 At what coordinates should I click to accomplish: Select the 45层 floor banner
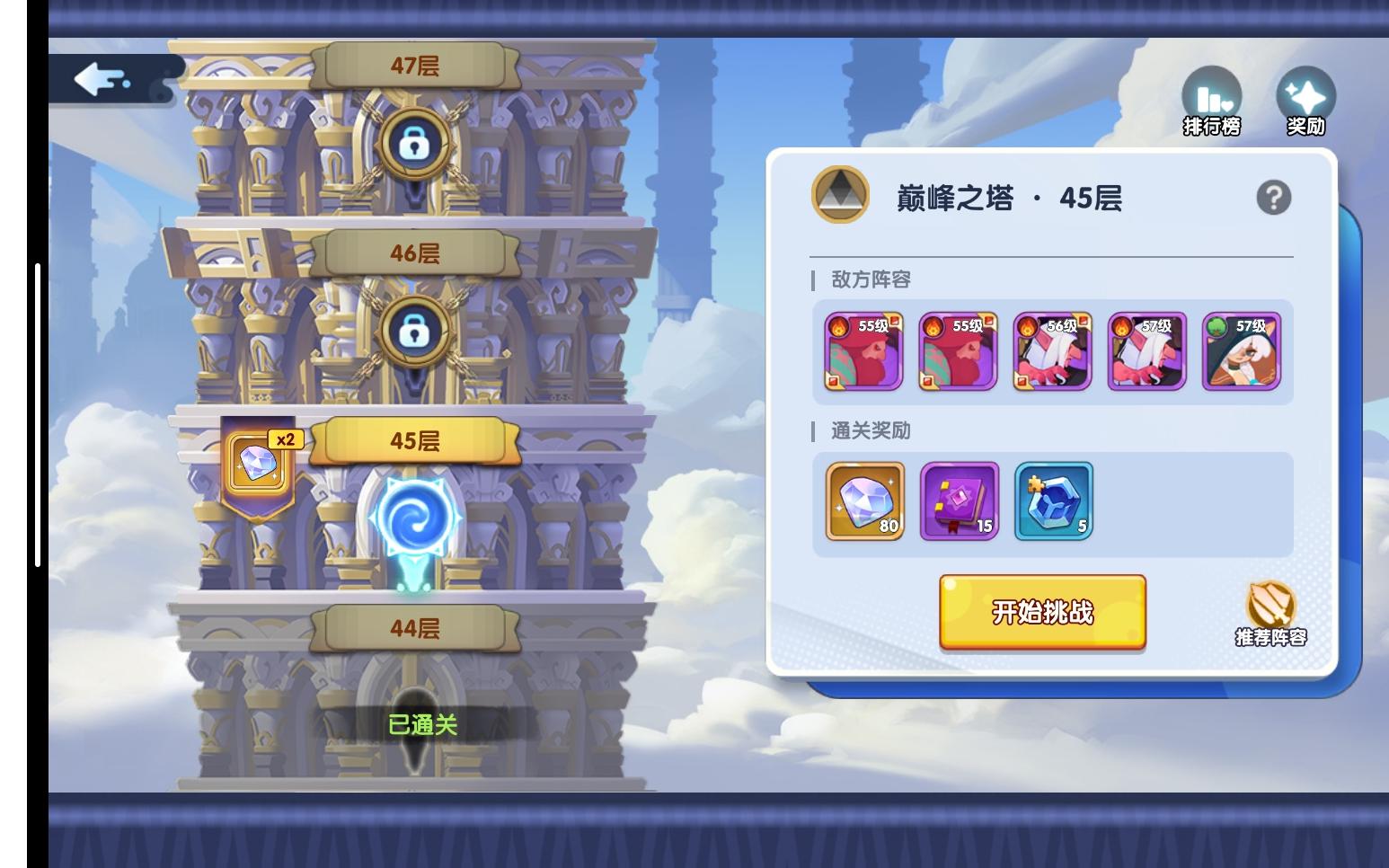click(413, 441)
